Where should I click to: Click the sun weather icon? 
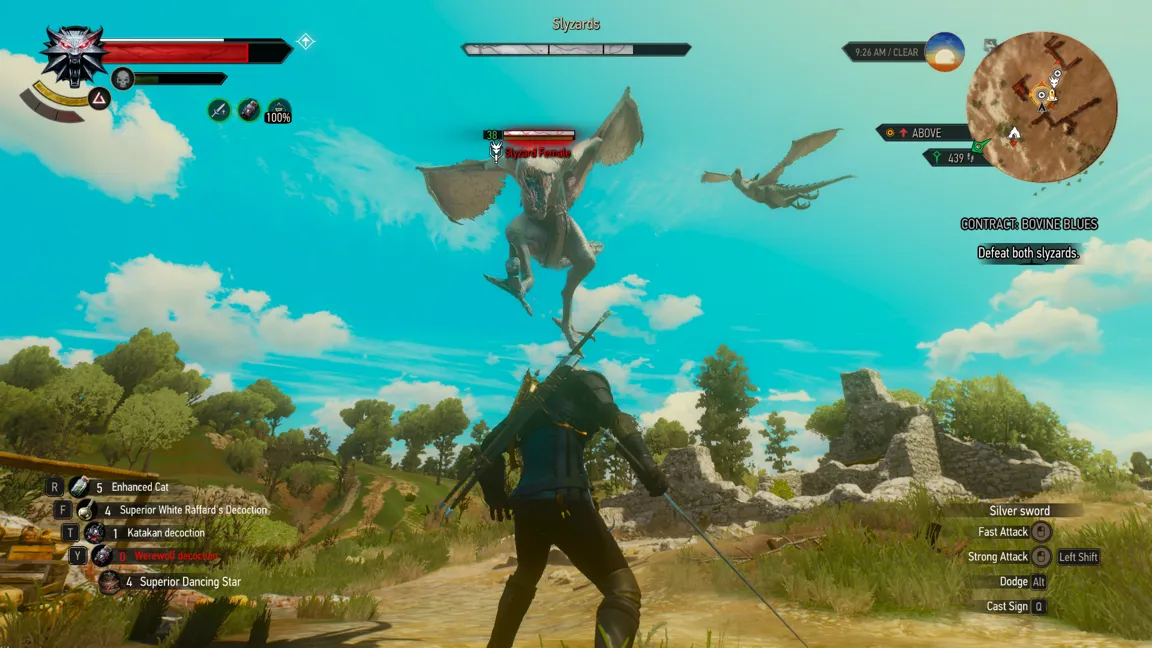click(x=944, y=52)
